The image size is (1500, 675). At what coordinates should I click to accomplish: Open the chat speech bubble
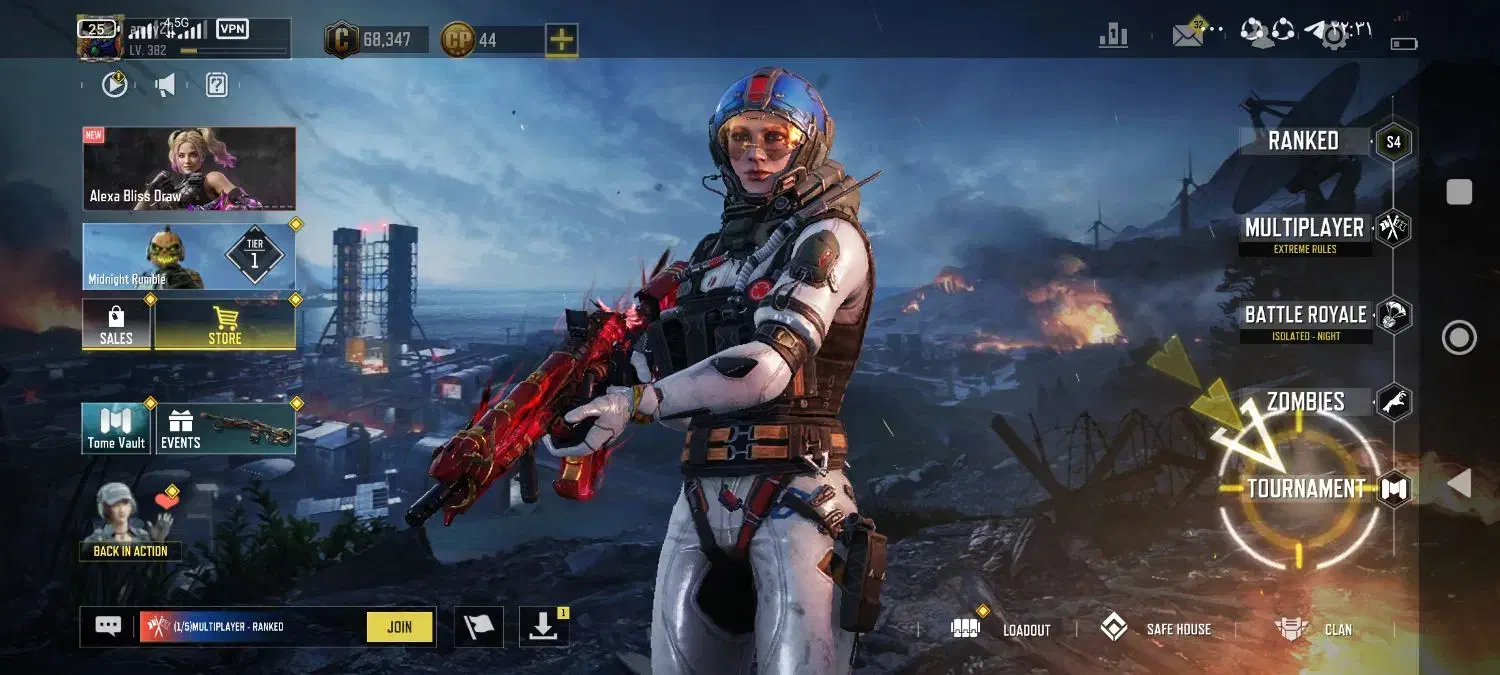(x=108, y=626)
